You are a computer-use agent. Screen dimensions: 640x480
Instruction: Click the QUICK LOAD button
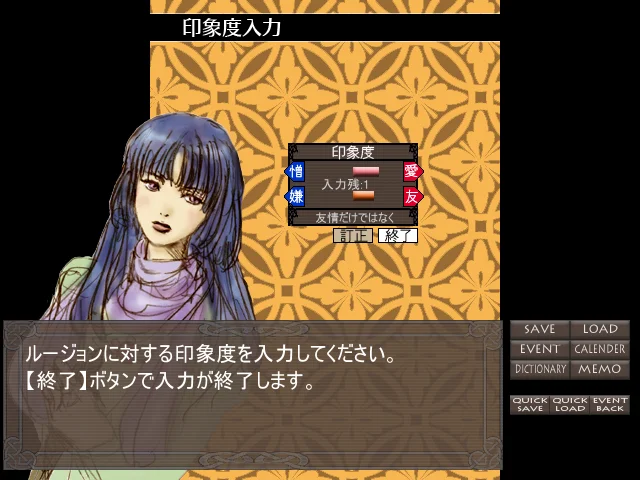click(x=569, y=404)
